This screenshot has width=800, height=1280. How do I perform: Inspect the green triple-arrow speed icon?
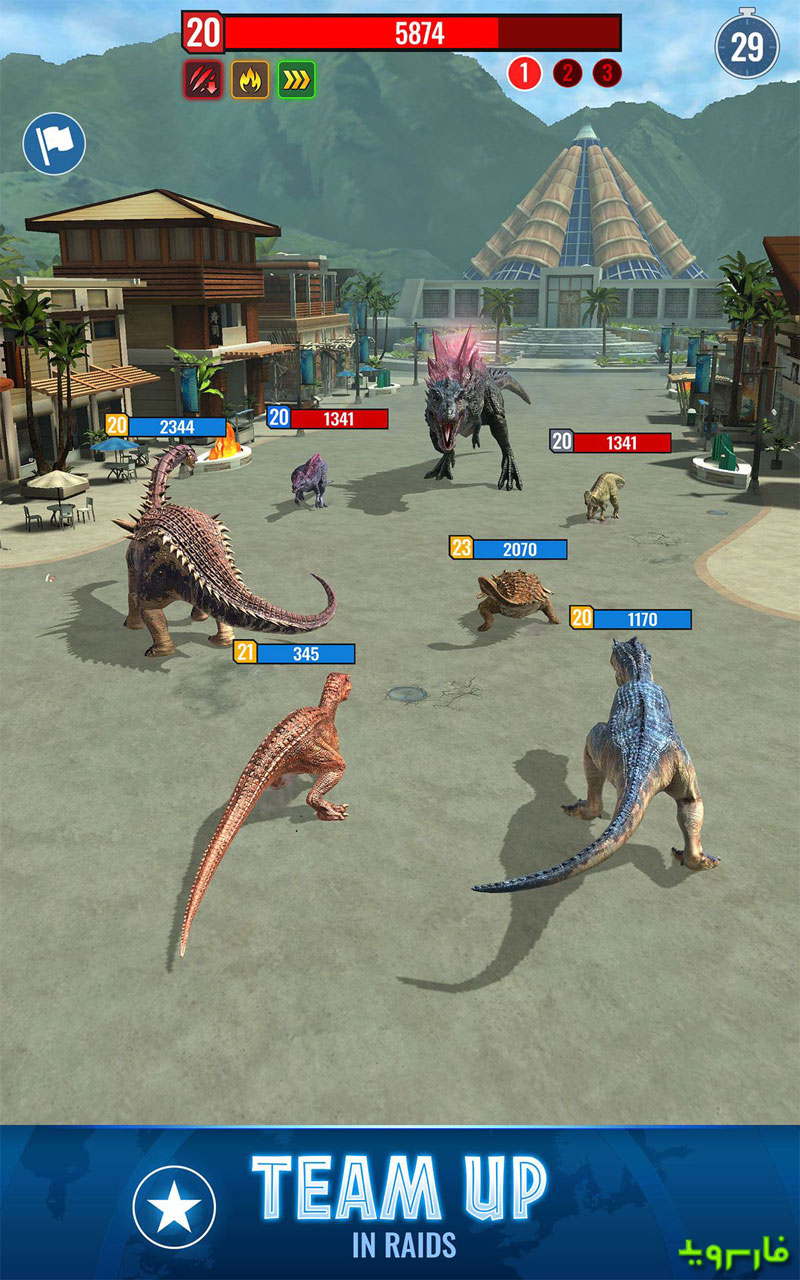(x=297, y=79)
